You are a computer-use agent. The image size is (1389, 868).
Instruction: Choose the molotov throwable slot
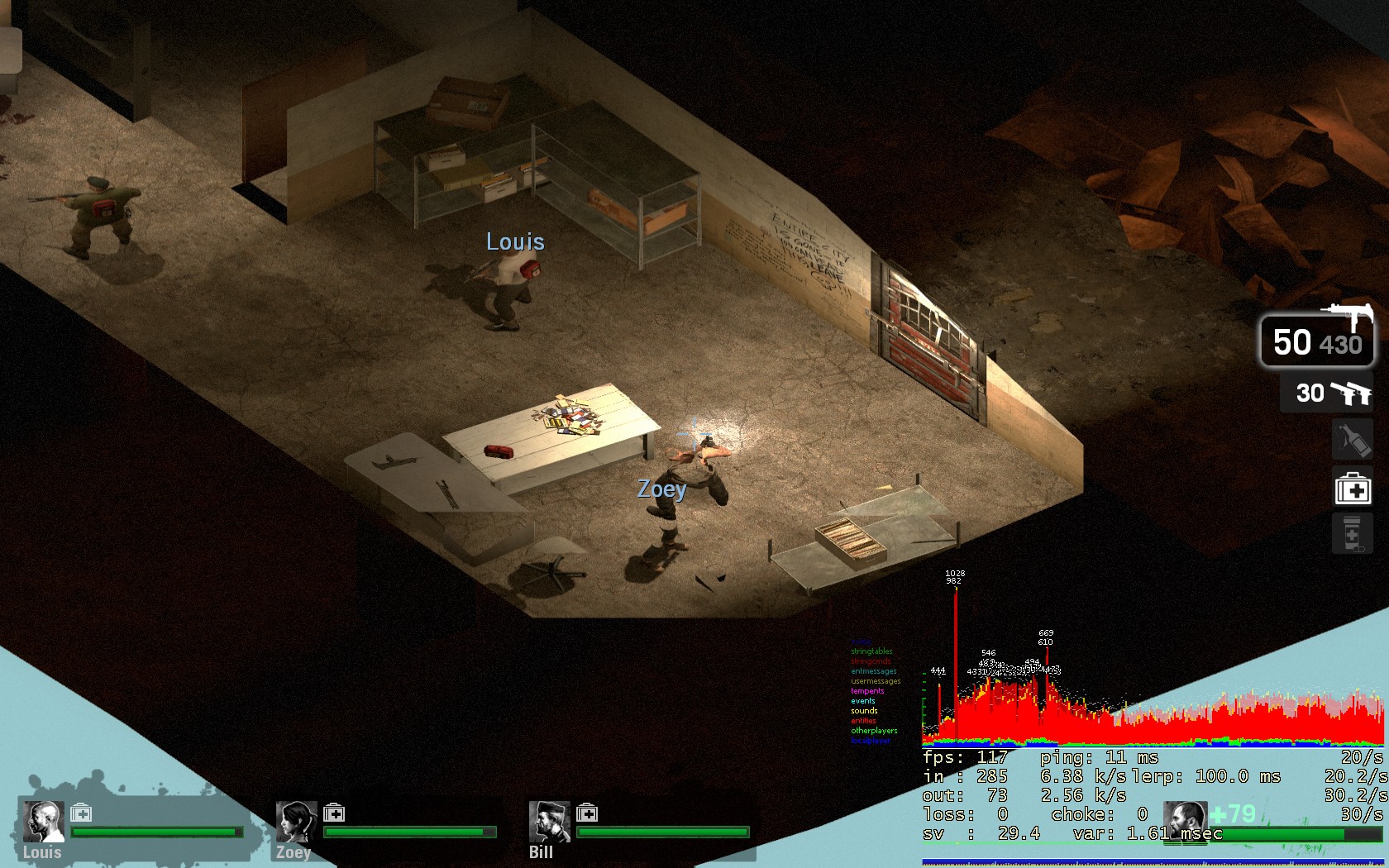click(x=1353, y=439)
